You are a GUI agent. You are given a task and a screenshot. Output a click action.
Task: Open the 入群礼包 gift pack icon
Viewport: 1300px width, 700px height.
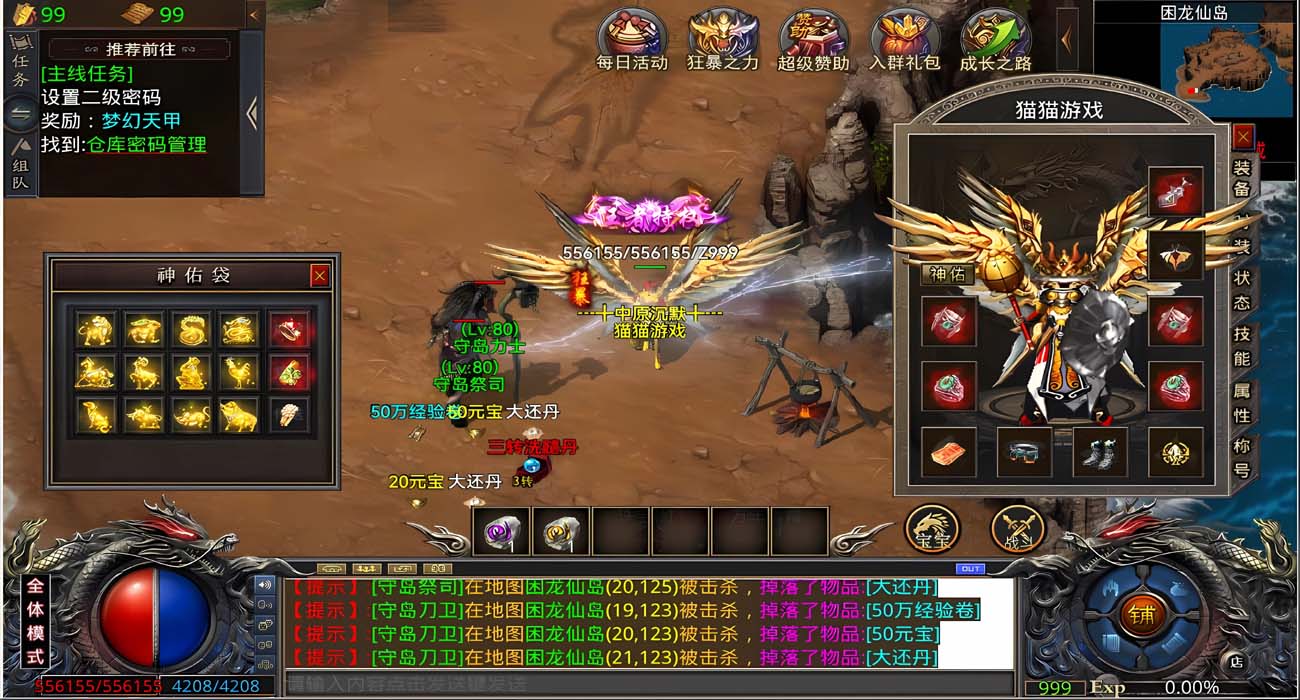coord(904,39)
